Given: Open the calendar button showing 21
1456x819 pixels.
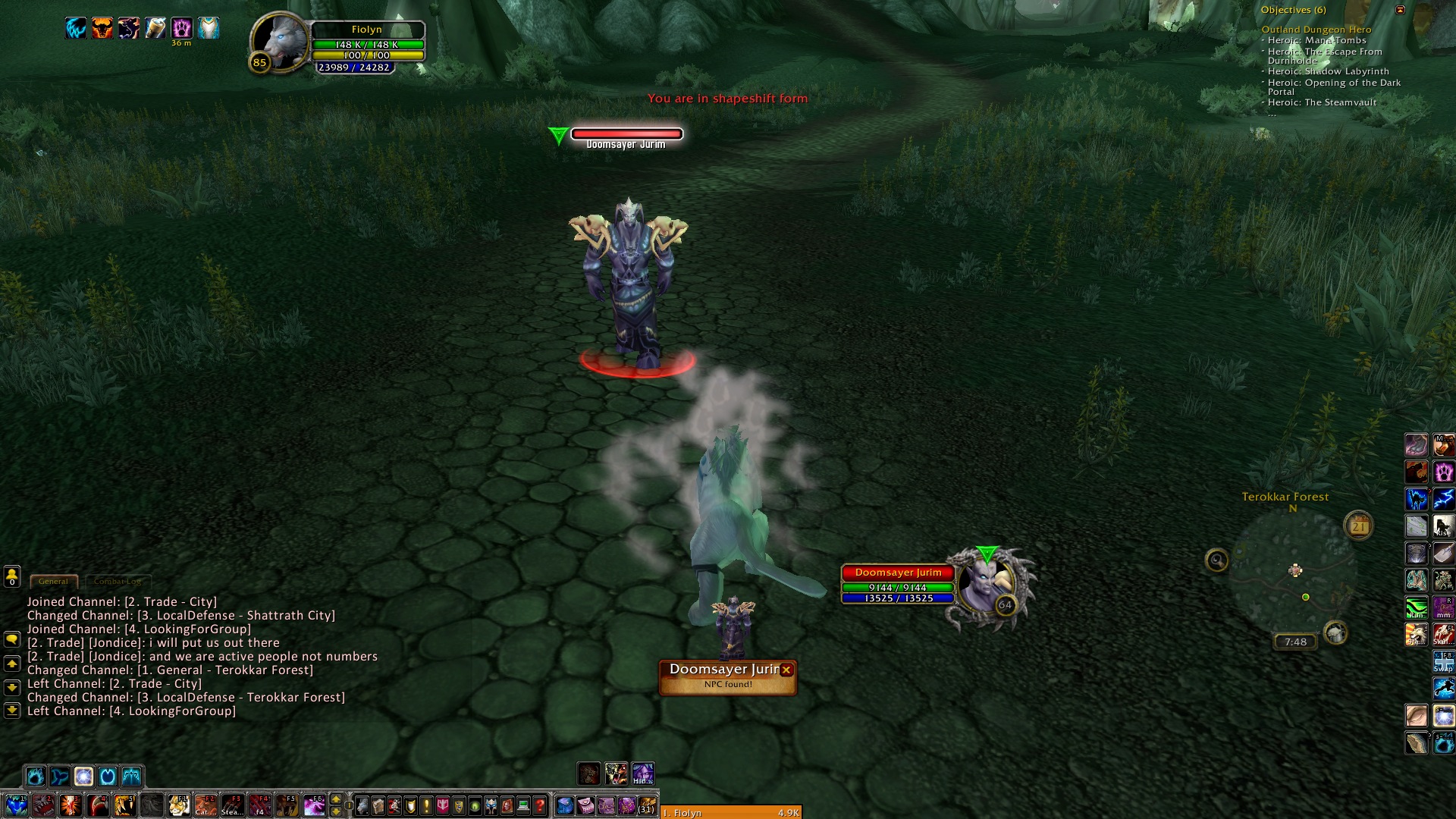Looking at the screenshot, I should click(x=1358, y=526).
